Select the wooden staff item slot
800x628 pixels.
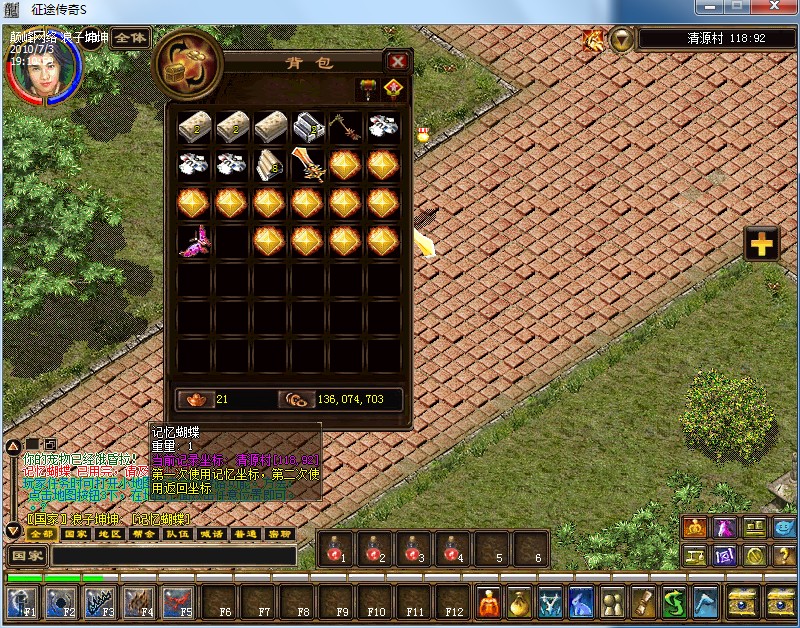tap(345, 127)
